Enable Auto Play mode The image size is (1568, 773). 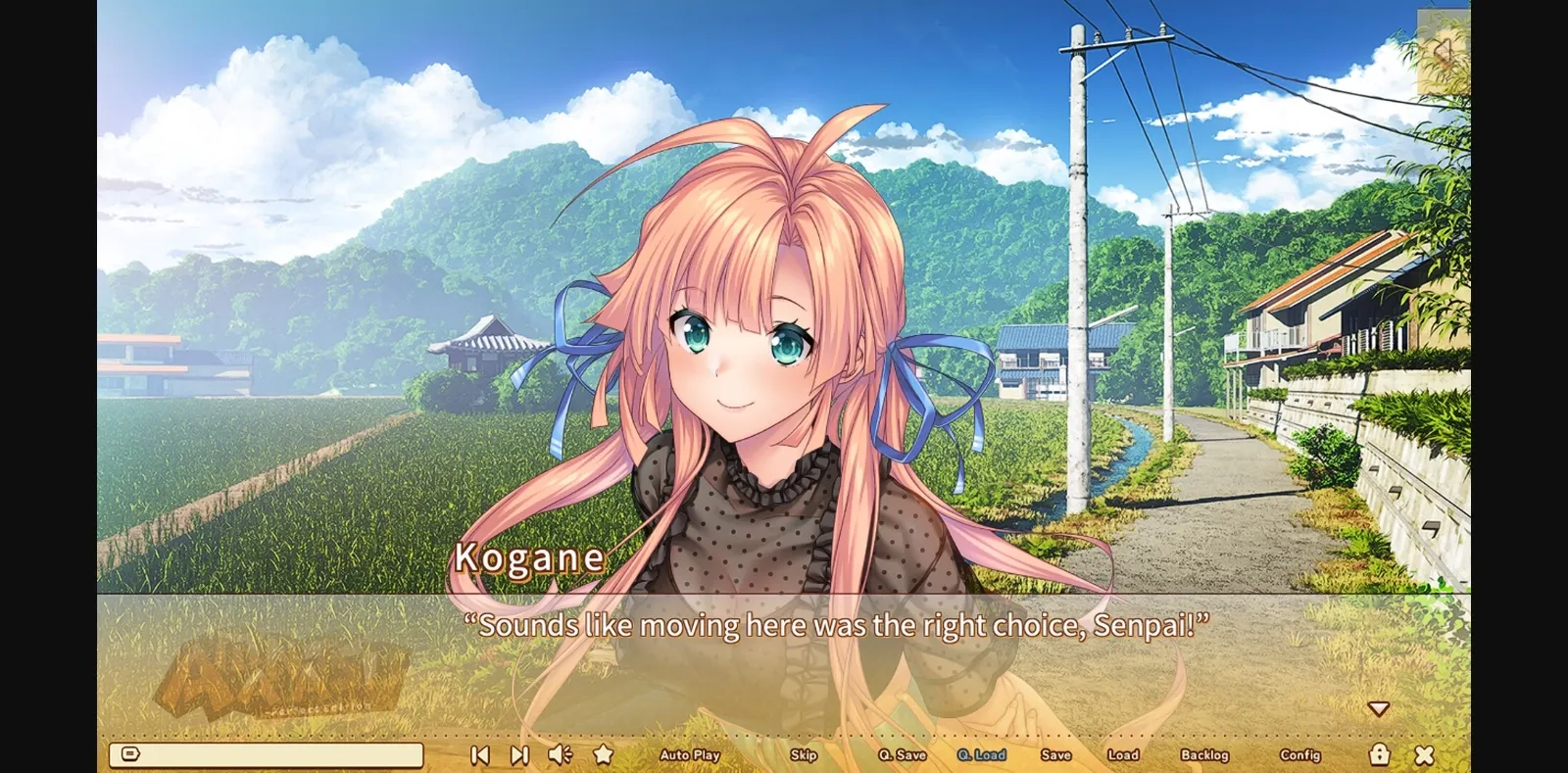pyautogui.click(x=689, y=754)
